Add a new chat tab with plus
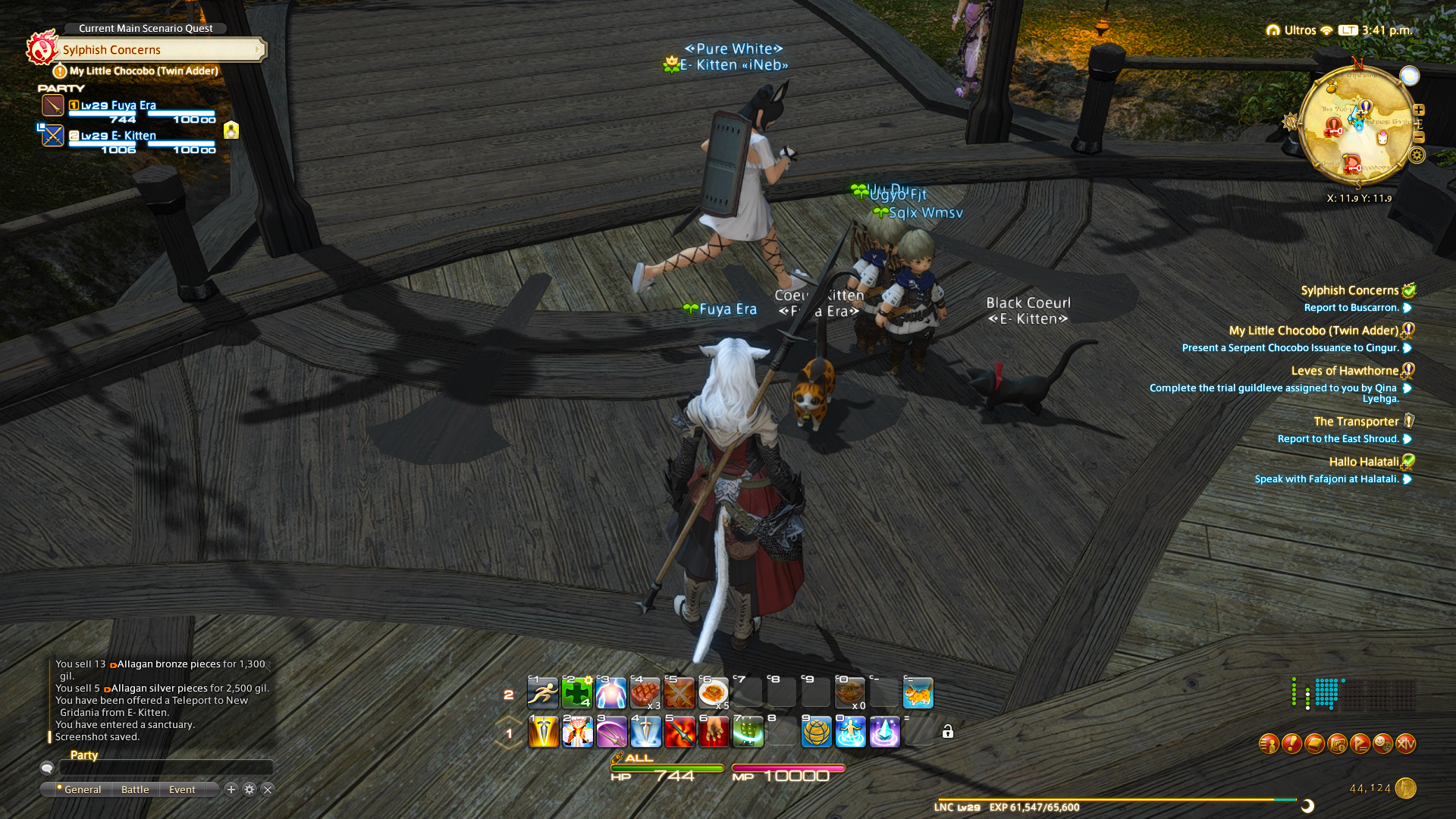Screen dimensions: 1456x819 coord(231,789)
